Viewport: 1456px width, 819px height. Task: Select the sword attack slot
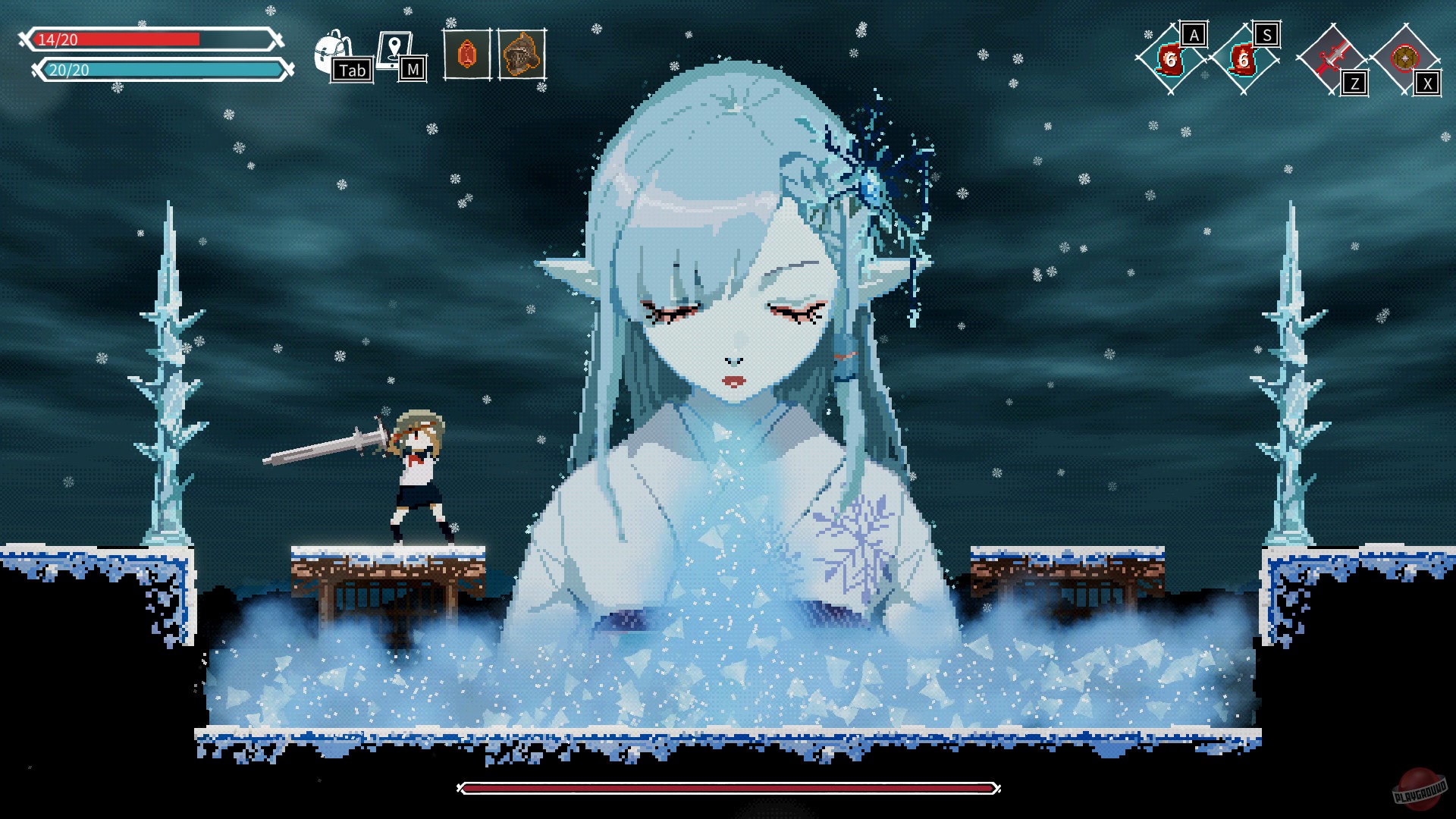click(1332, 55)
